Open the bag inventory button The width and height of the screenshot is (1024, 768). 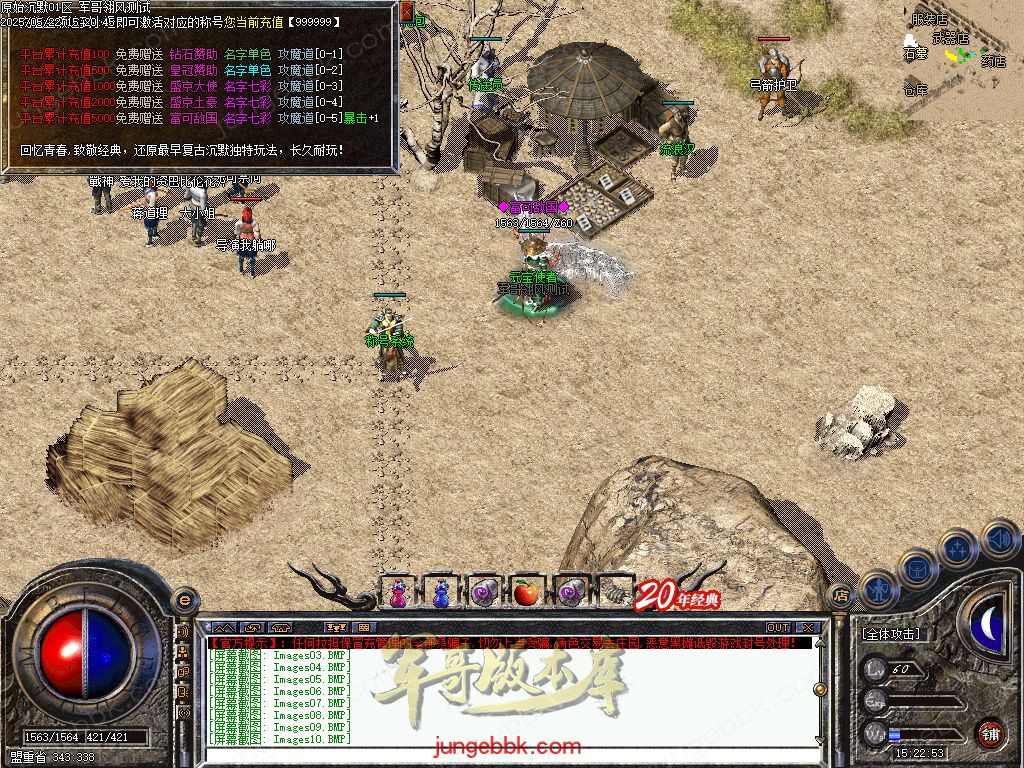click(x=917, y=568)
